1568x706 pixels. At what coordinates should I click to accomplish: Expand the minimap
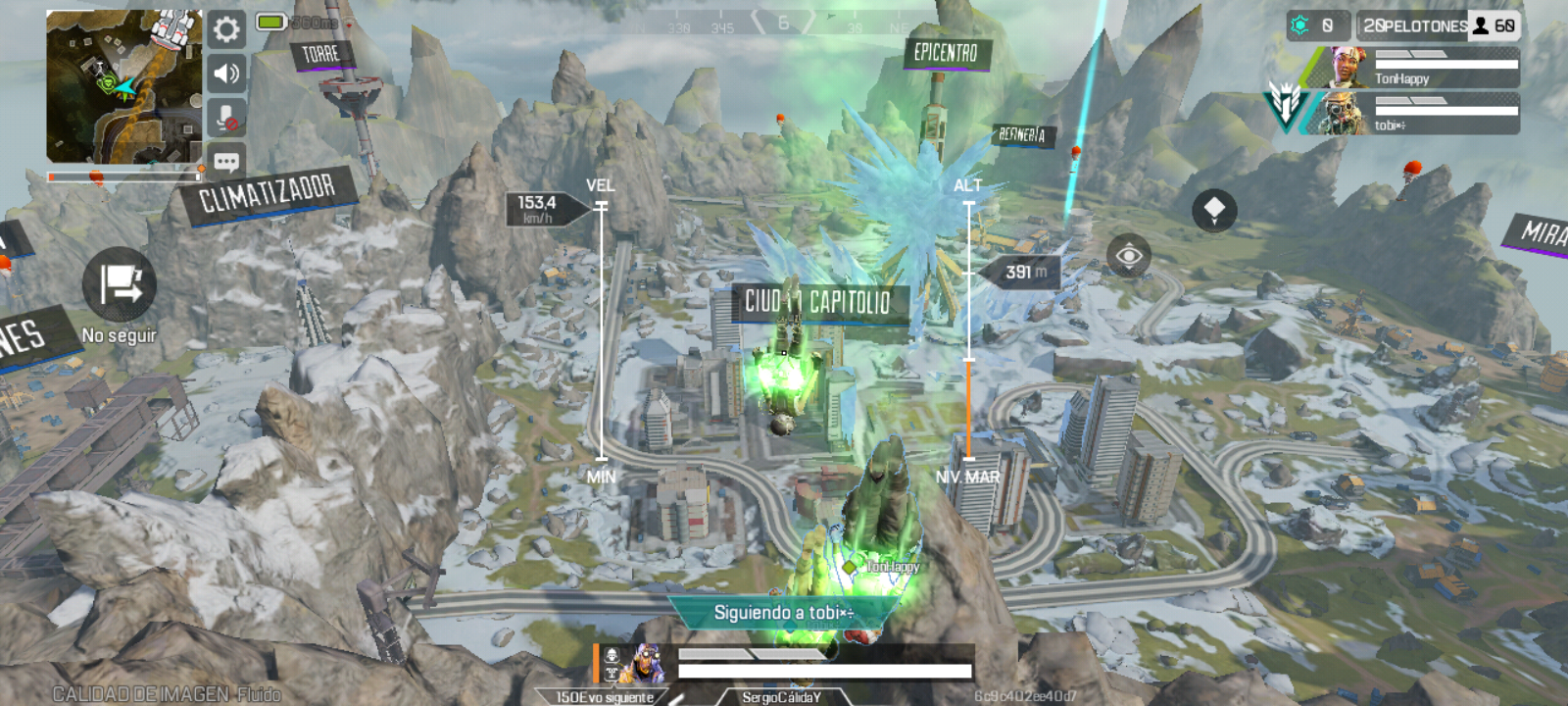[x=123, y=86]
